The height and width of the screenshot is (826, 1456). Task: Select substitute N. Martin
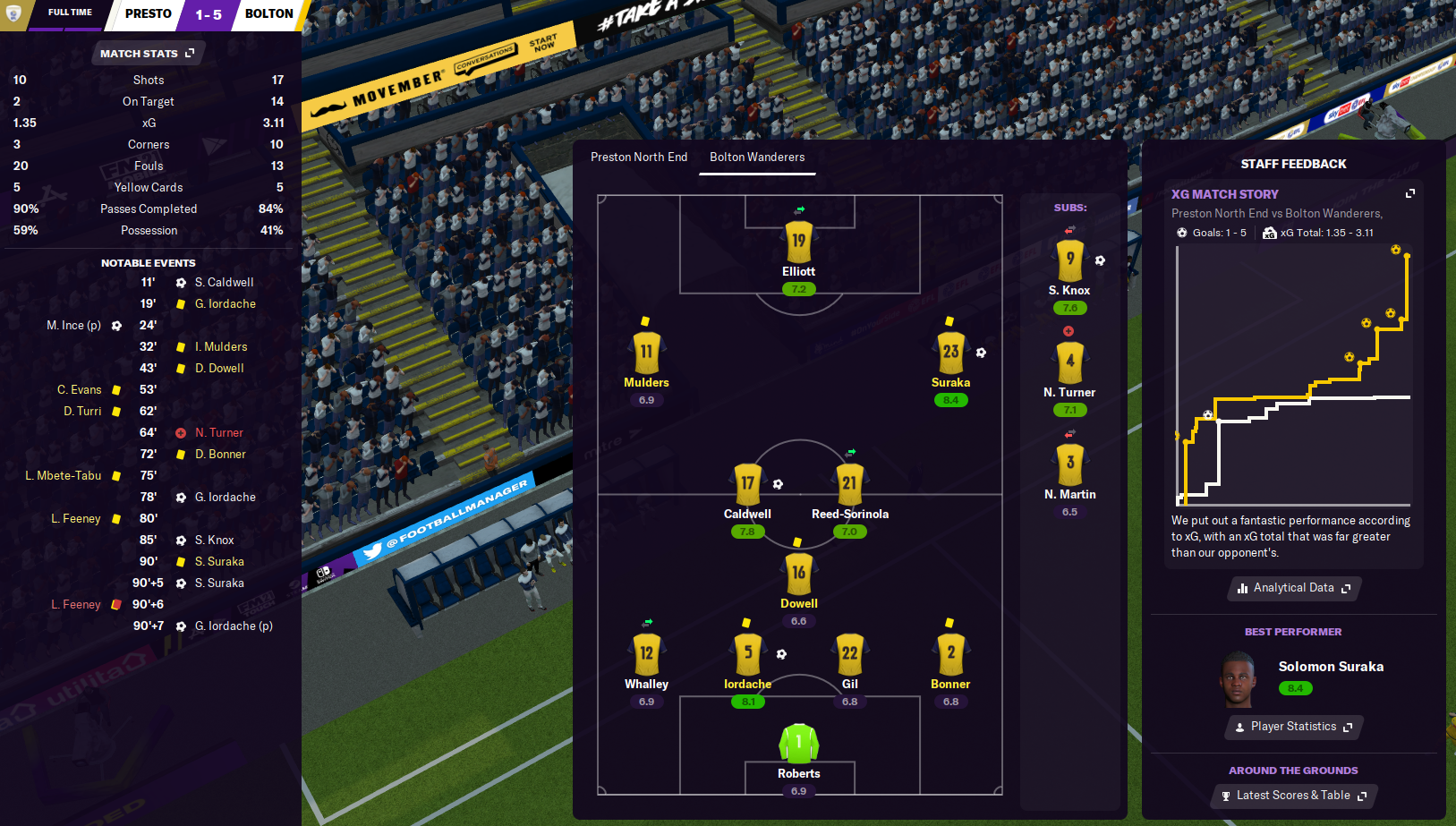coord(1069,464)
